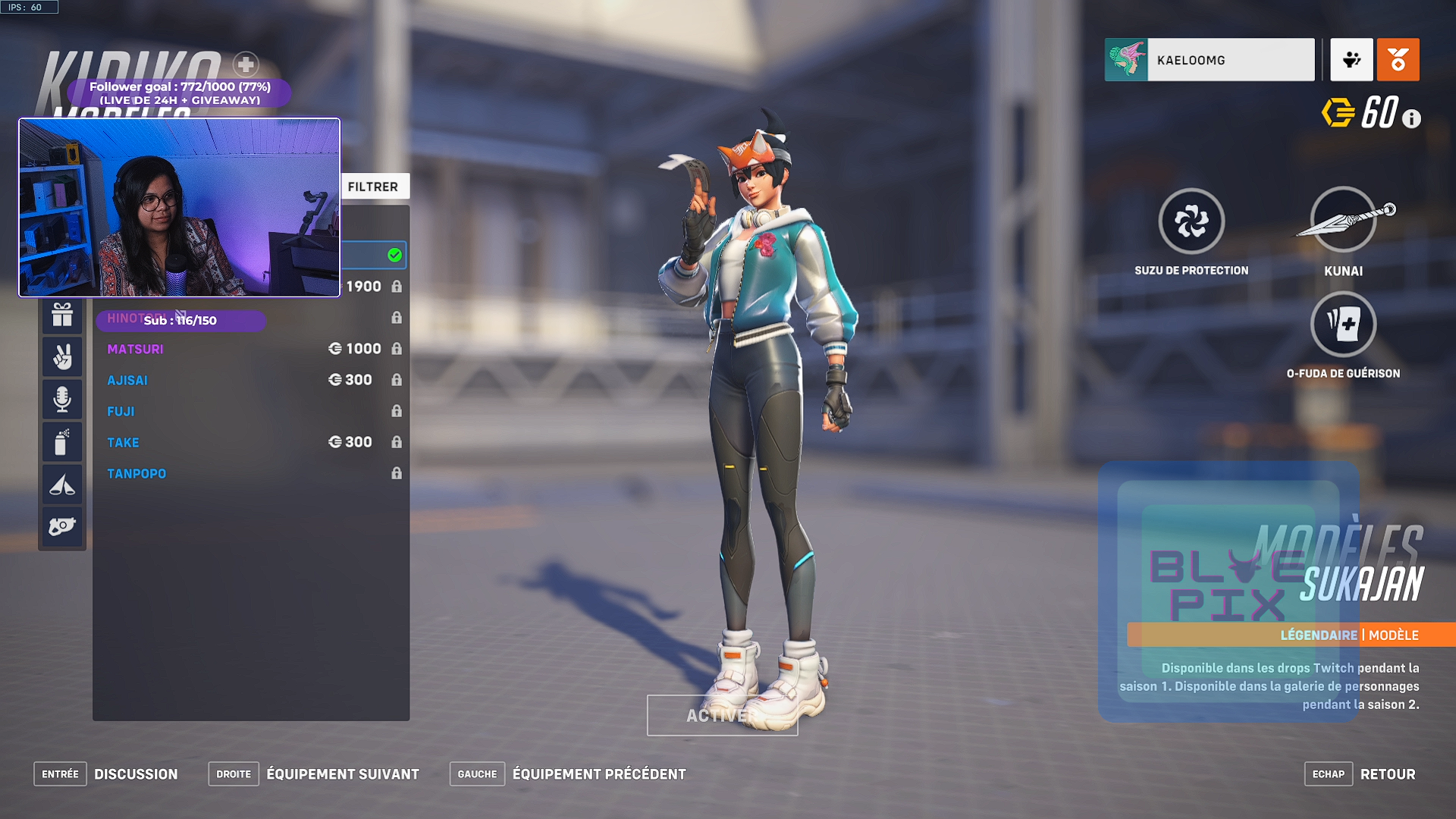Show the Suzu de Protection ability
The height and width of the screenshot is (819, 1456).
click(1191, 221)
